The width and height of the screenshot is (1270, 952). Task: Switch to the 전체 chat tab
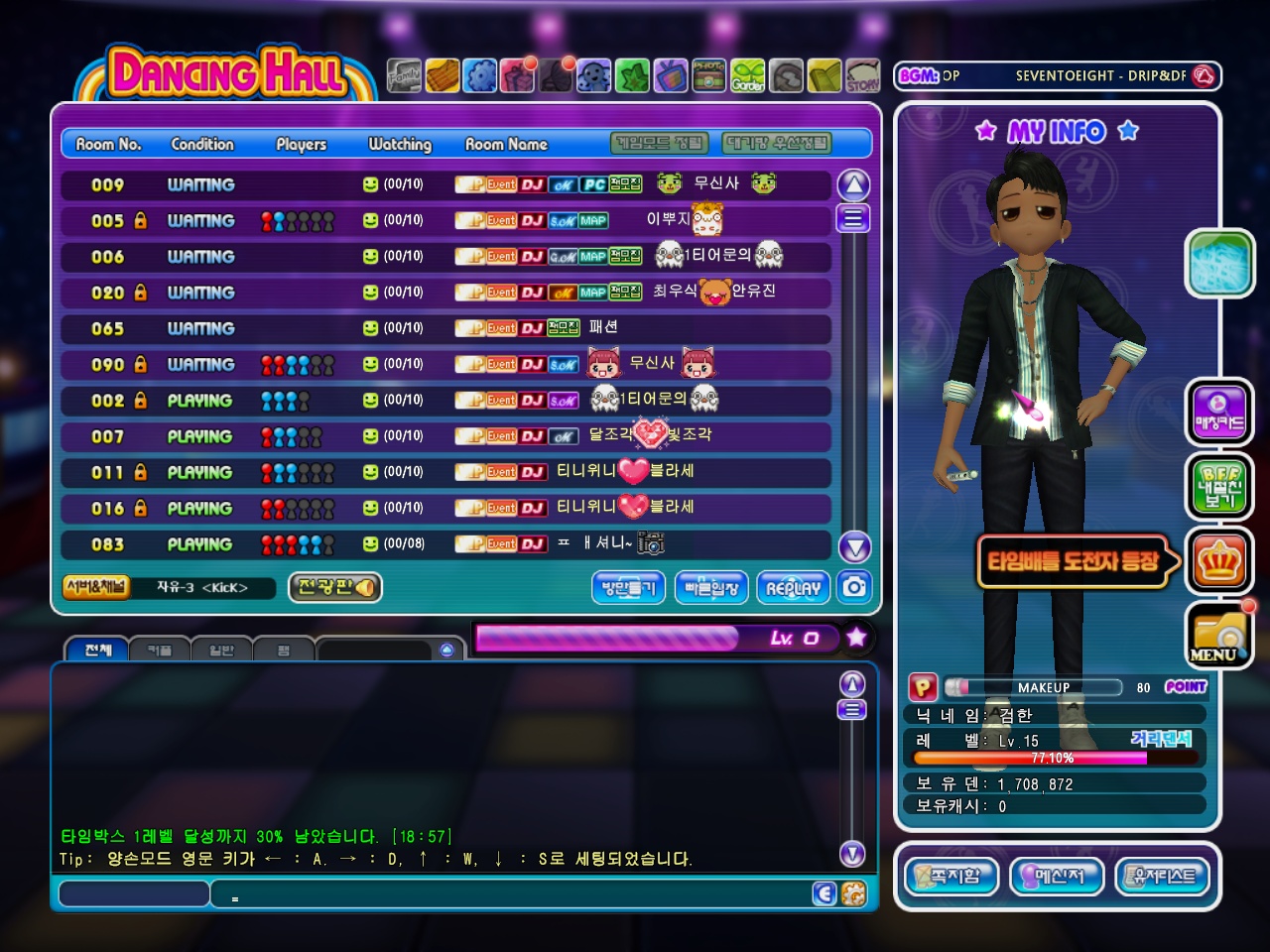click(98, 650)
